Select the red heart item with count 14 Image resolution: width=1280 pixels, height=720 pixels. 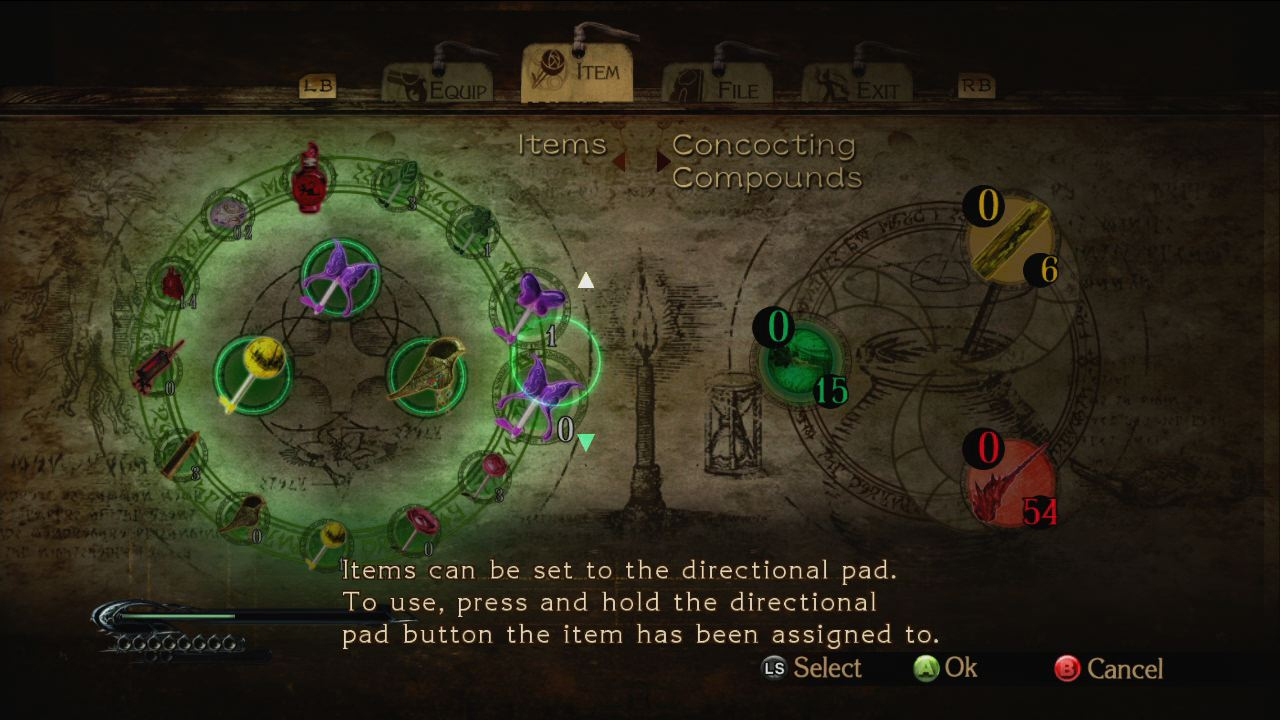[173, 285]
